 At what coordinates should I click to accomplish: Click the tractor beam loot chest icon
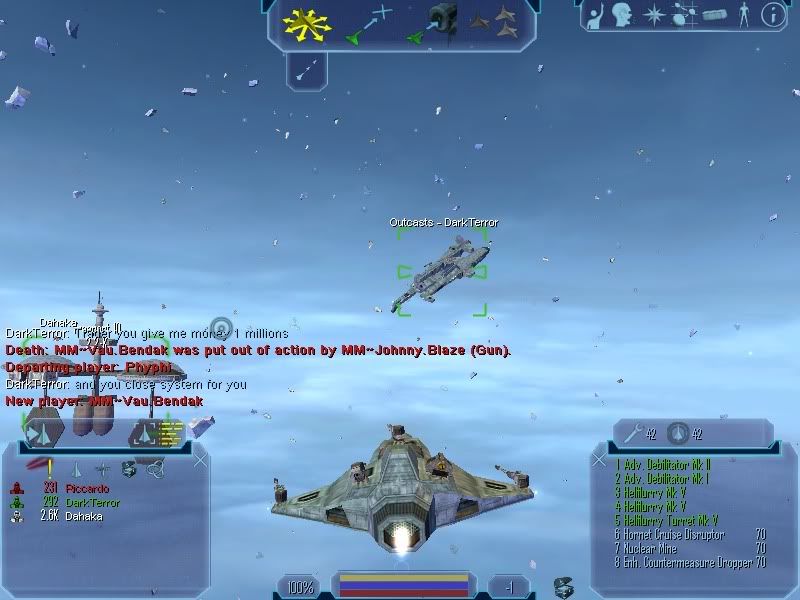(564, 586)
